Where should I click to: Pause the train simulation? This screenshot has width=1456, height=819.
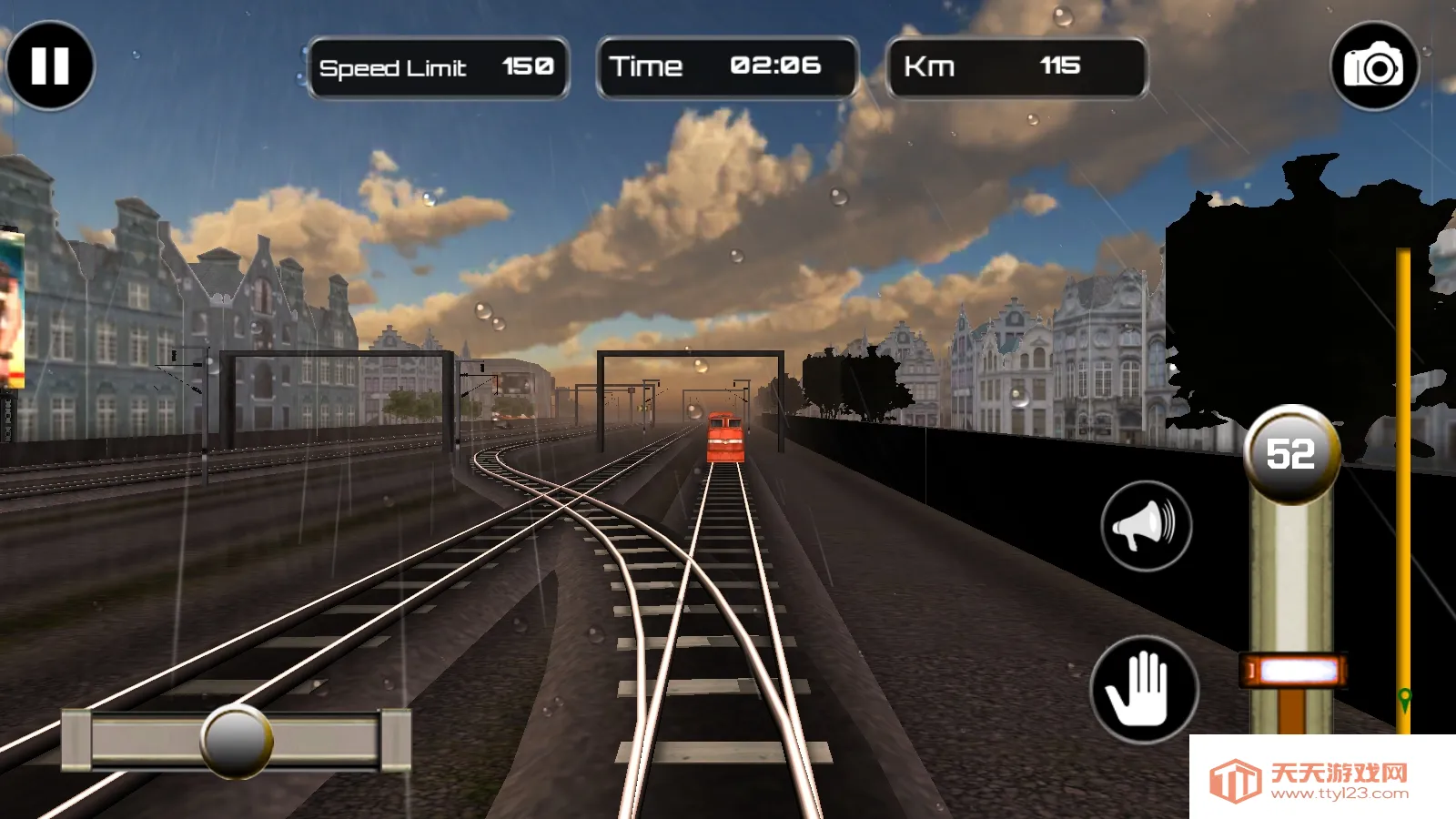[50, 66]
